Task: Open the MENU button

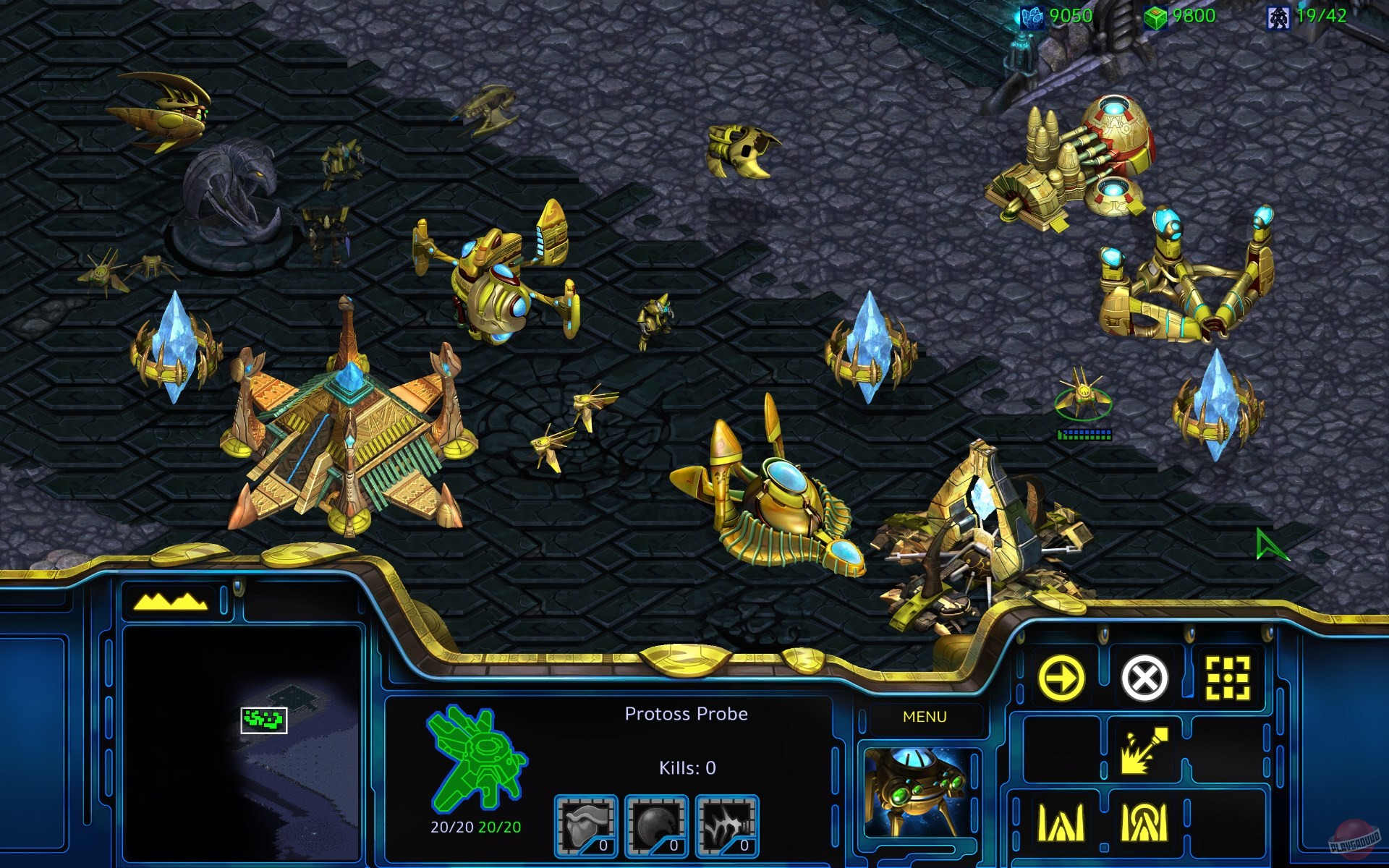Action: [925, 716]
